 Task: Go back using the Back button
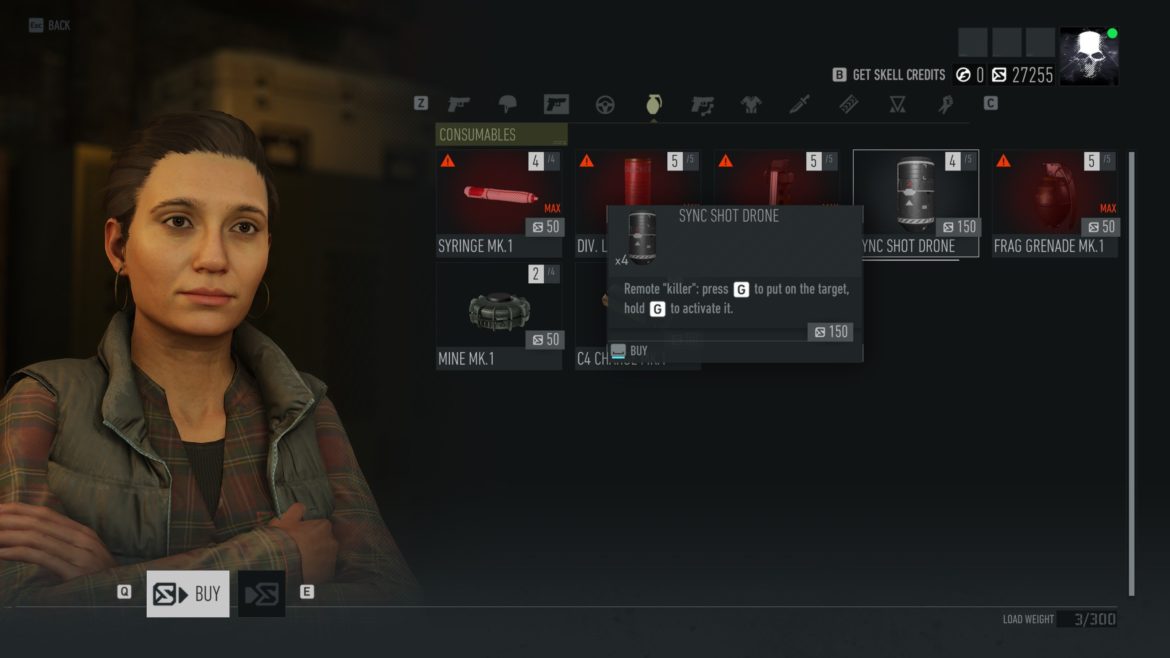50,25
